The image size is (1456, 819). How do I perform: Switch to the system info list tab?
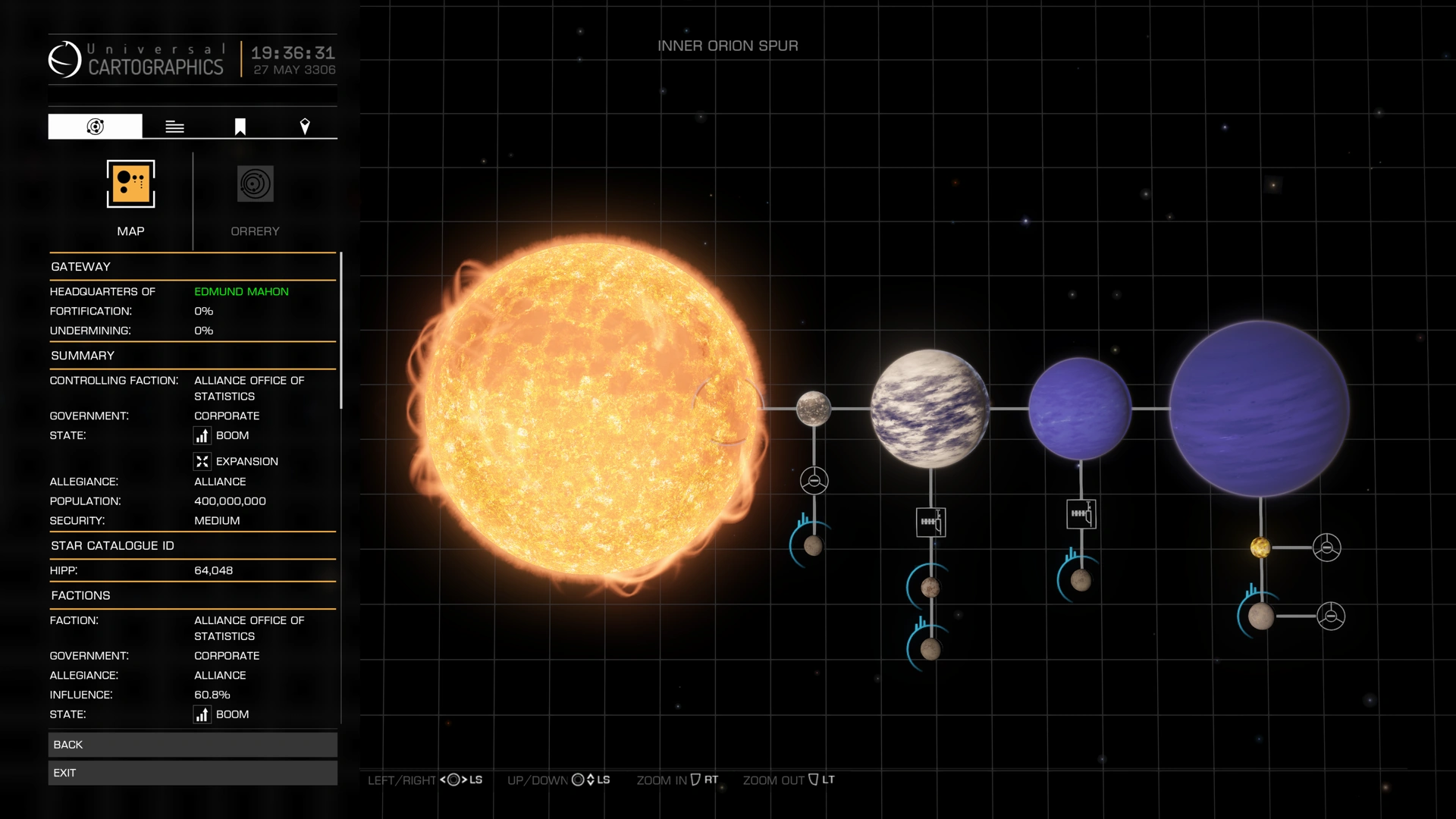[x=174, y=126]
